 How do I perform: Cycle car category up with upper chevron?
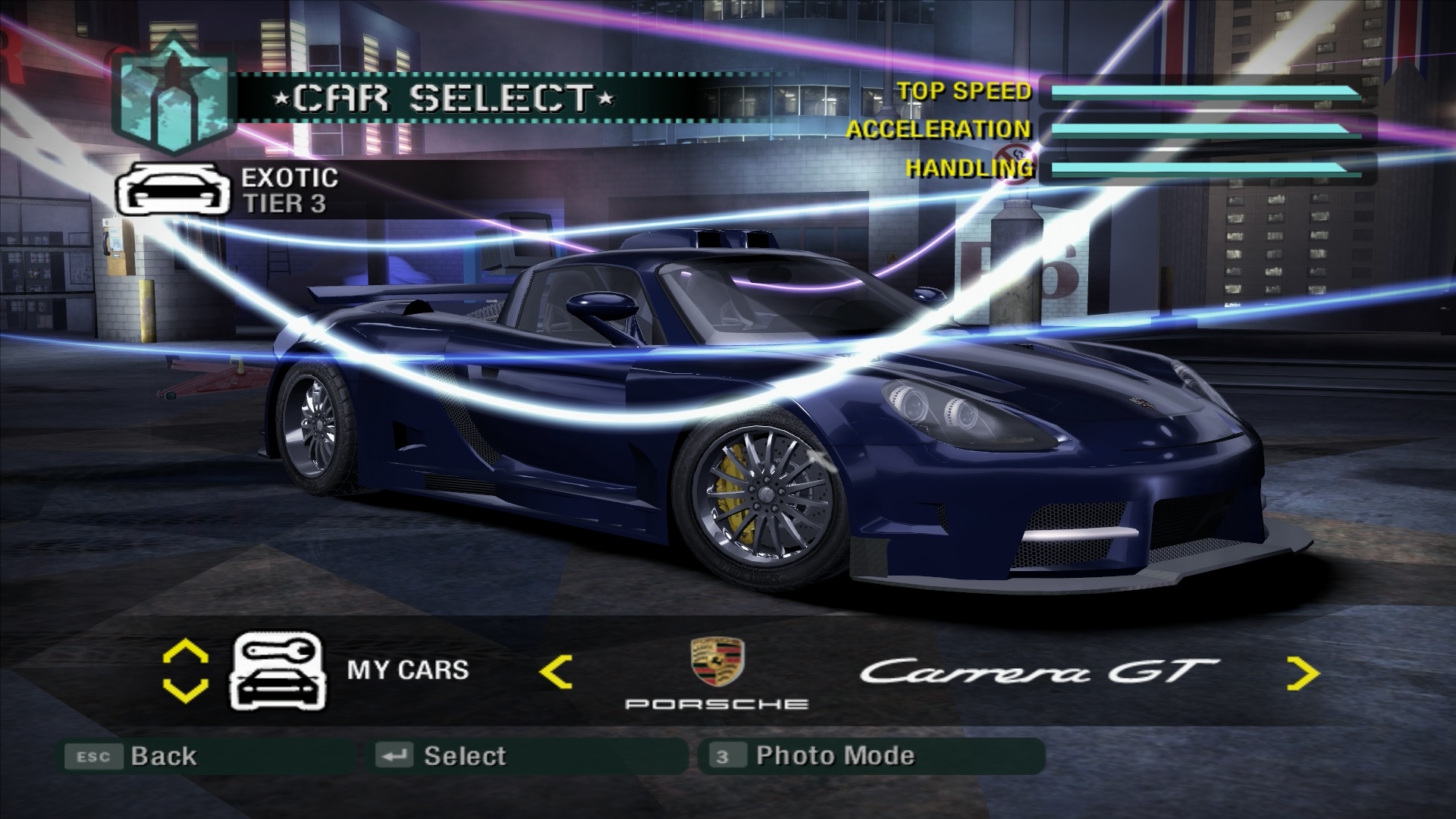186,652
